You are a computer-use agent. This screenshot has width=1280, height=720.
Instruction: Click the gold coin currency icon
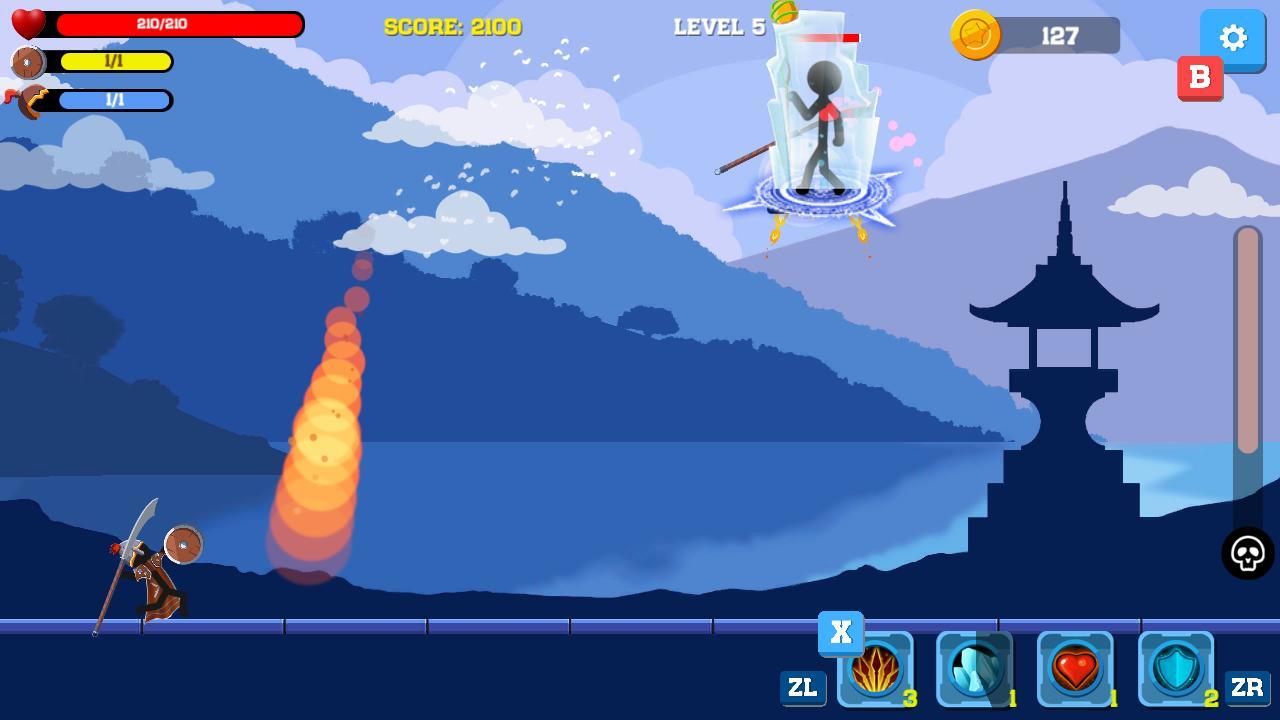click(x=975, y=36)
